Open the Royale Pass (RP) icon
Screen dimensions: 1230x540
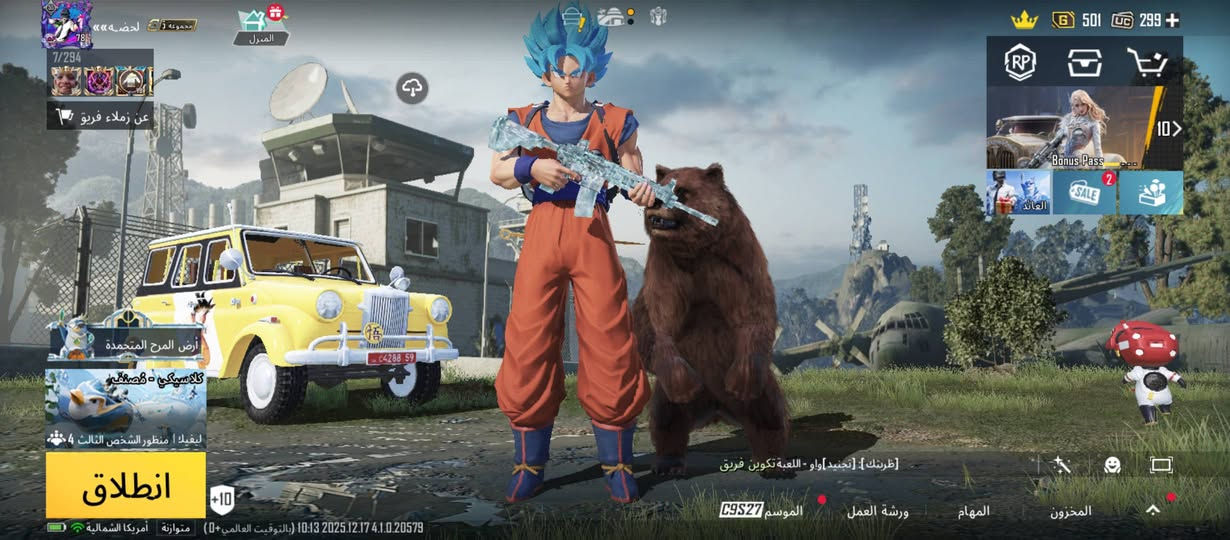pyautogui.click(x=1020, y=63)
